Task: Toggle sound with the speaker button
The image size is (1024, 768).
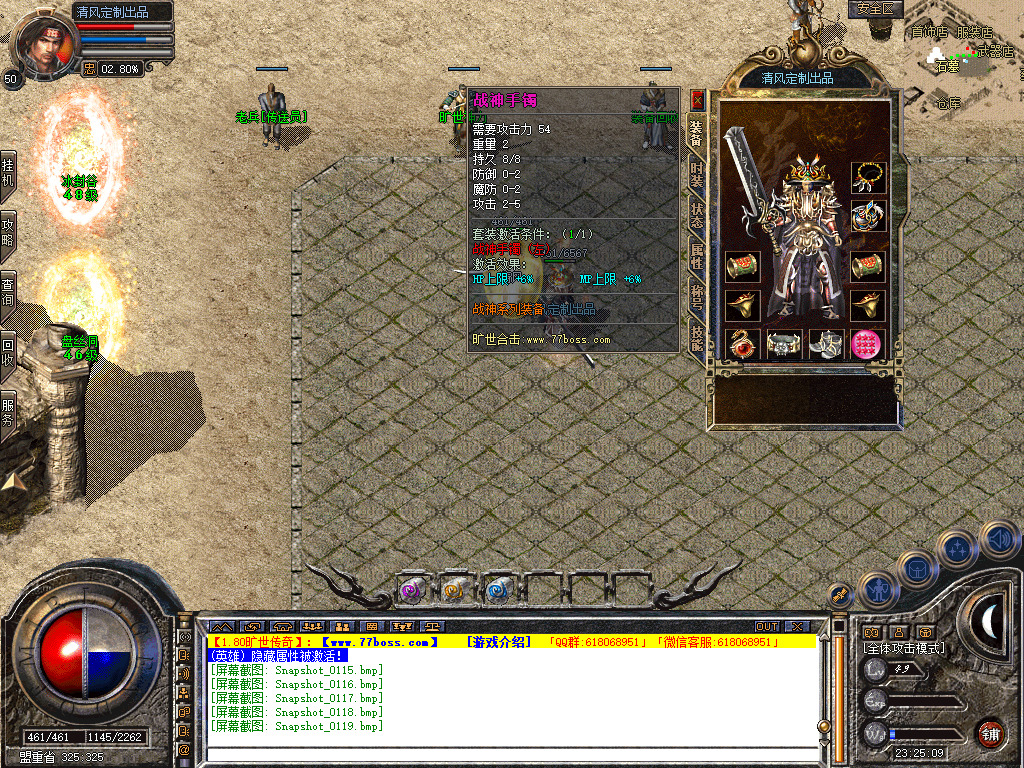Action: pyautogui.click(x=999, y=540)
